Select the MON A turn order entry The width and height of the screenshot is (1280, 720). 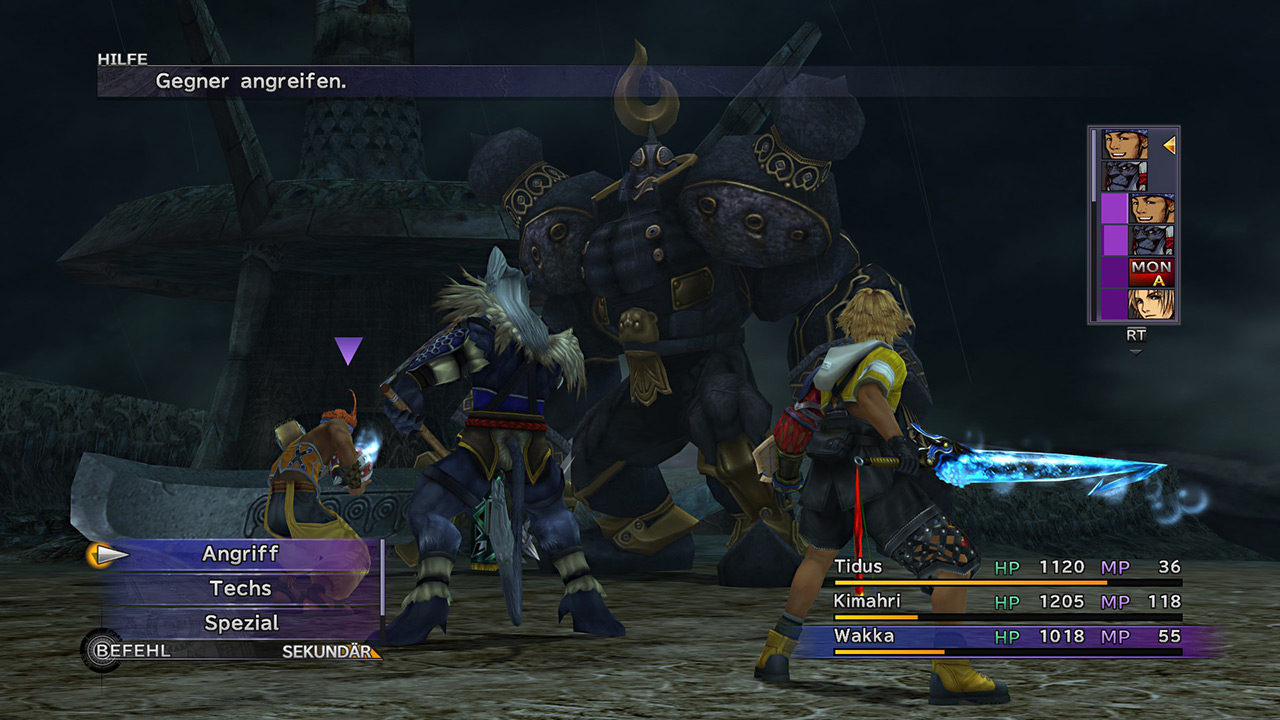[1151, 272]
